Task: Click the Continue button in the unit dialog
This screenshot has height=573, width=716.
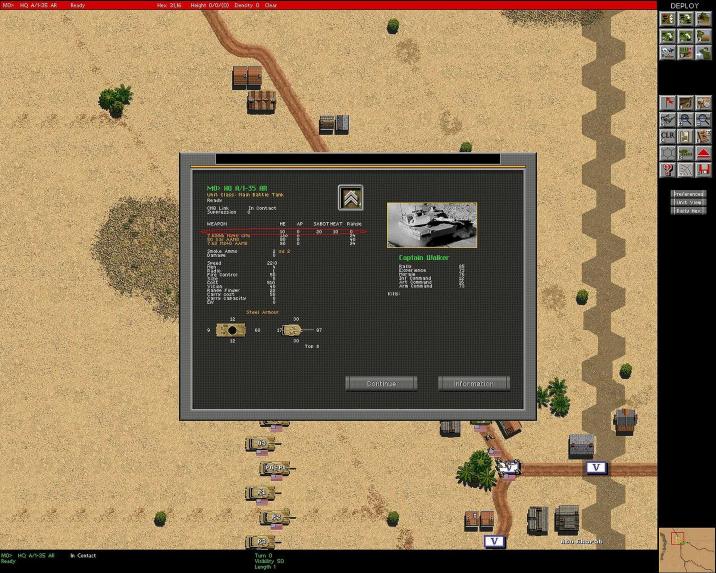Action: click(381, 383)
